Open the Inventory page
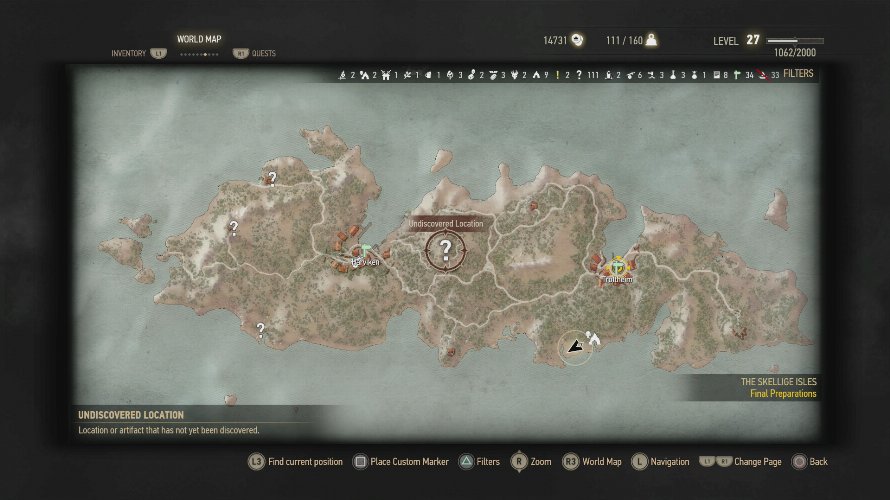890x500 pixels. [x=128, y=53]
